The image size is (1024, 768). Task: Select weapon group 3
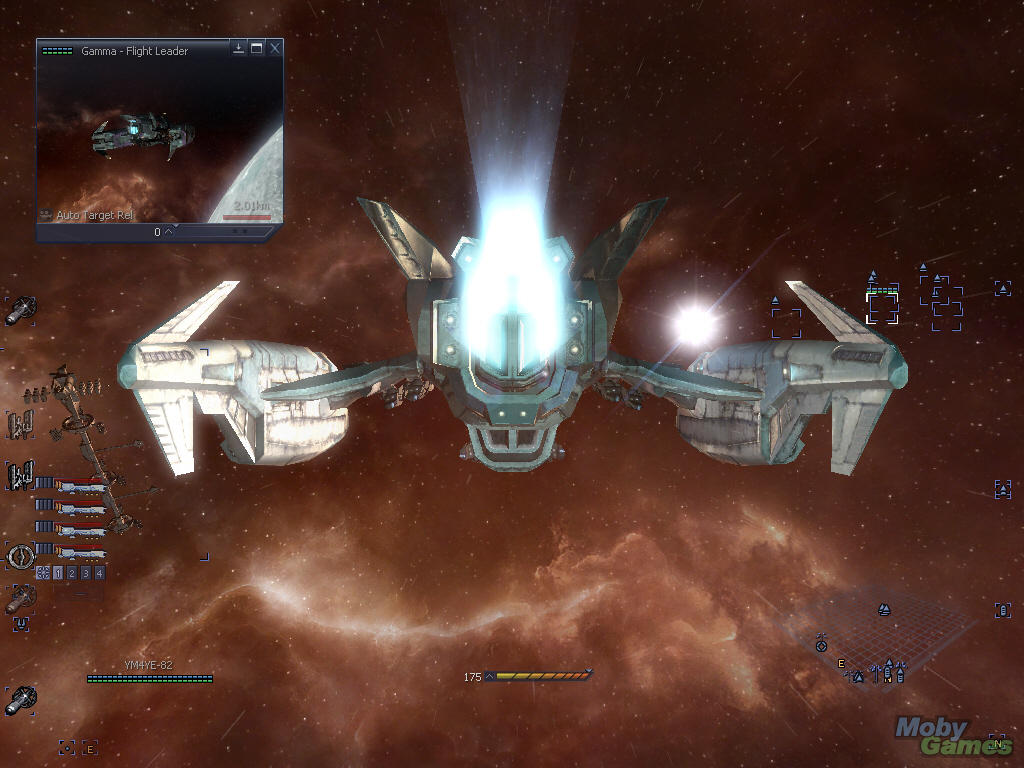coord(86,573)
